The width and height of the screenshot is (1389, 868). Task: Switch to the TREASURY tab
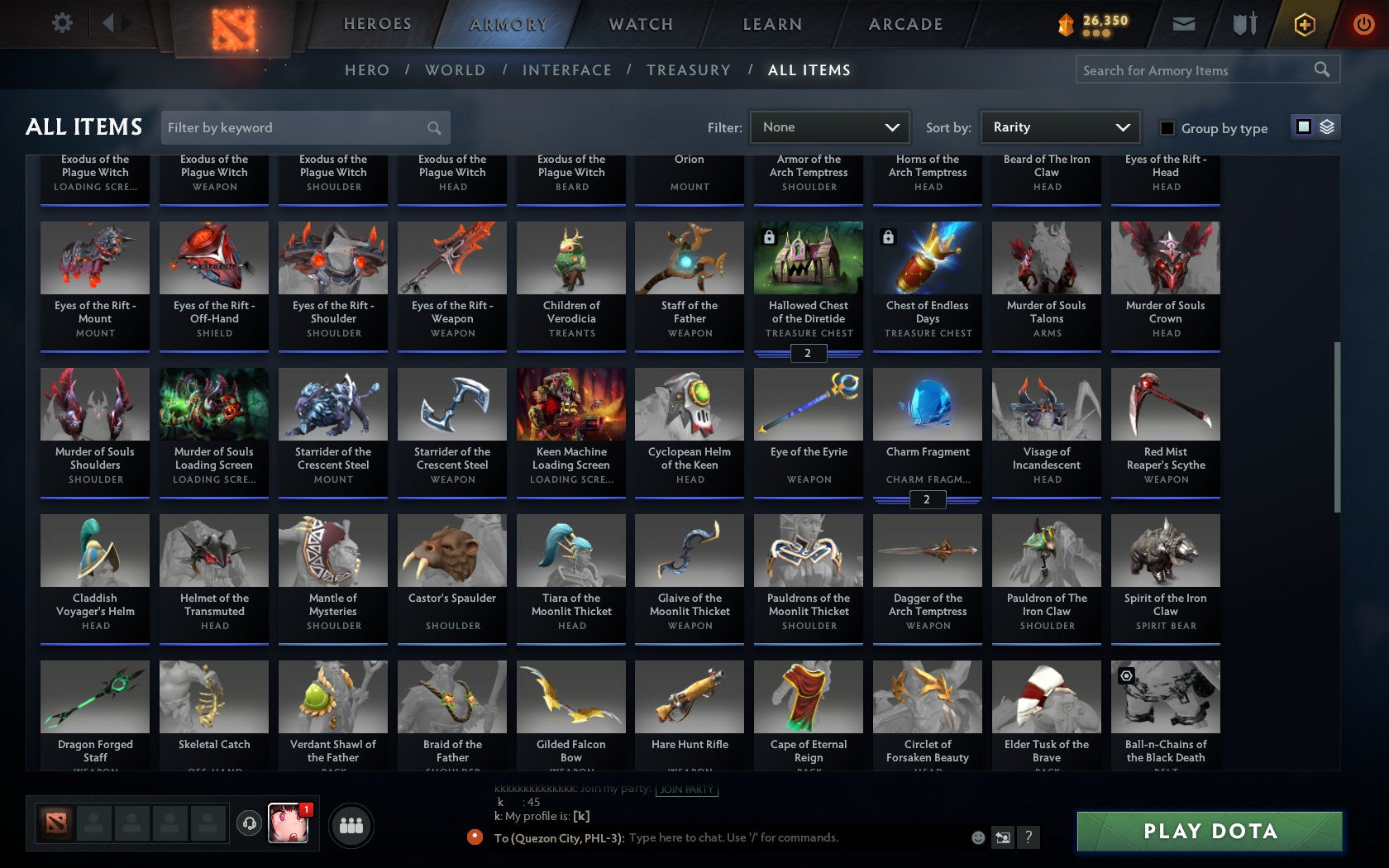[x=689, y=70]
